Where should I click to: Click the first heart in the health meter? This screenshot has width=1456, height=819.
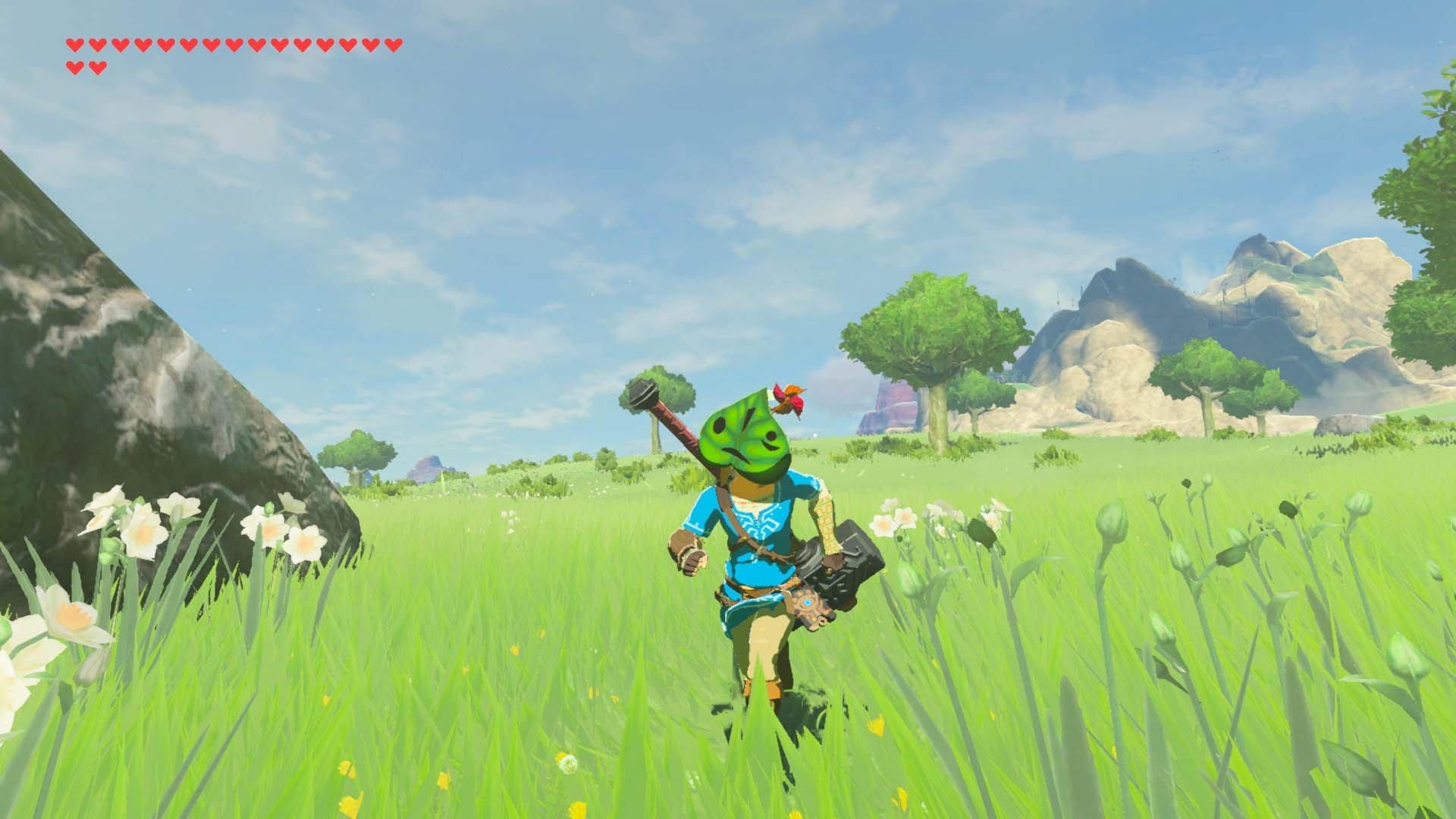[x=74, y=44]
